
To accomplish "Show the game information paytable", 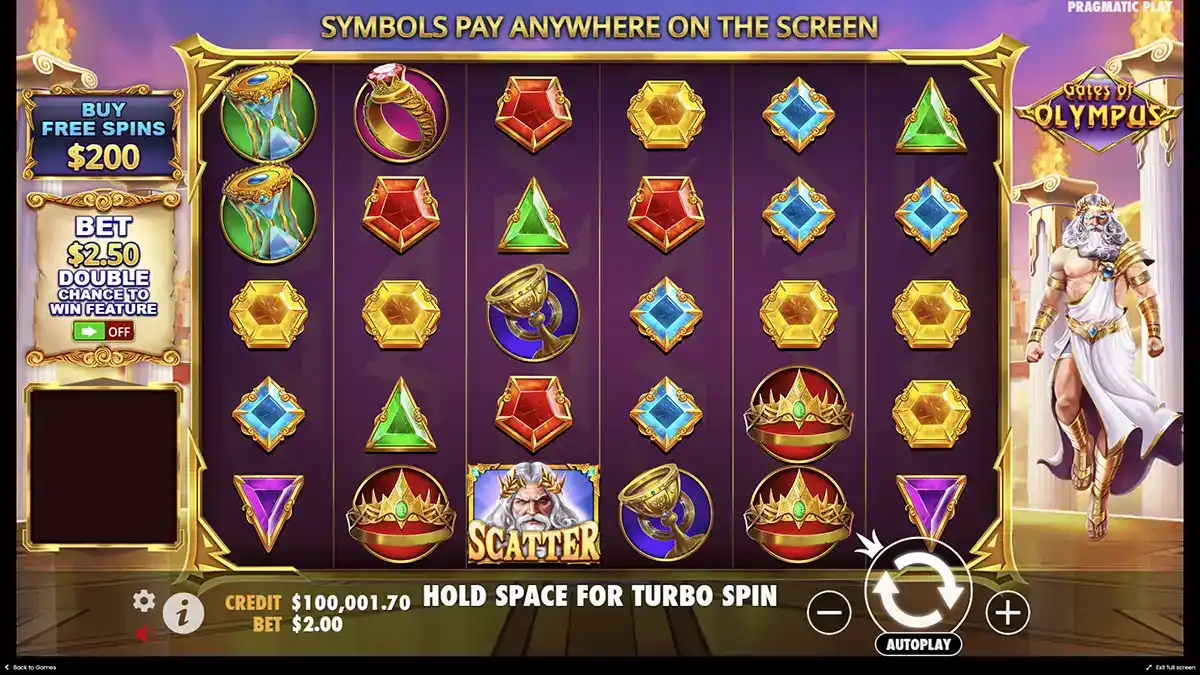I will 182,613.
